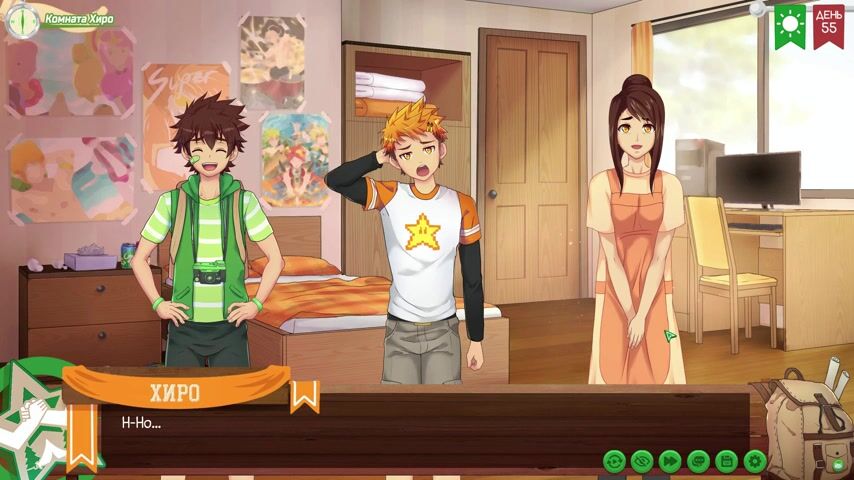The image size is (854, 480).
Task: Open the dialogue history log
Action: point(698,461)
